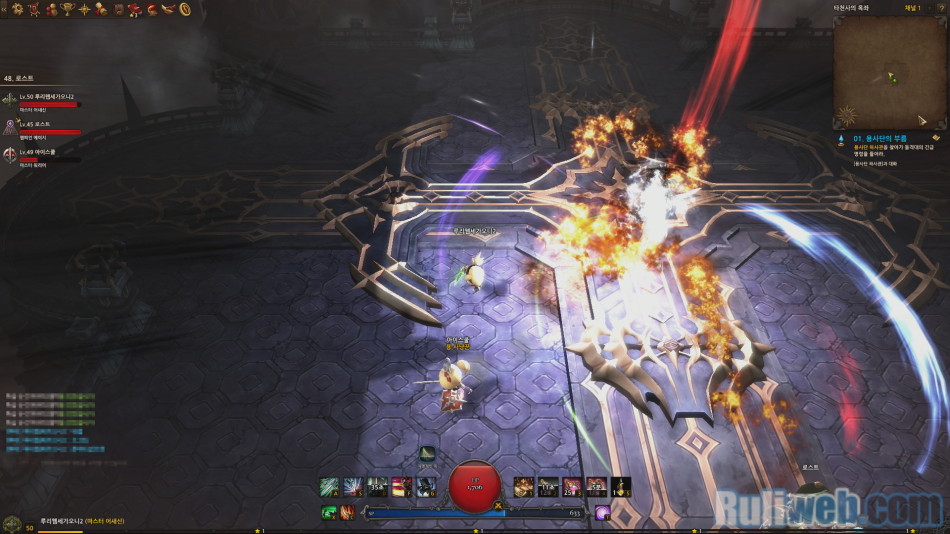Click the gold compass star icon
Screen dimensions: 950x534
83,9
